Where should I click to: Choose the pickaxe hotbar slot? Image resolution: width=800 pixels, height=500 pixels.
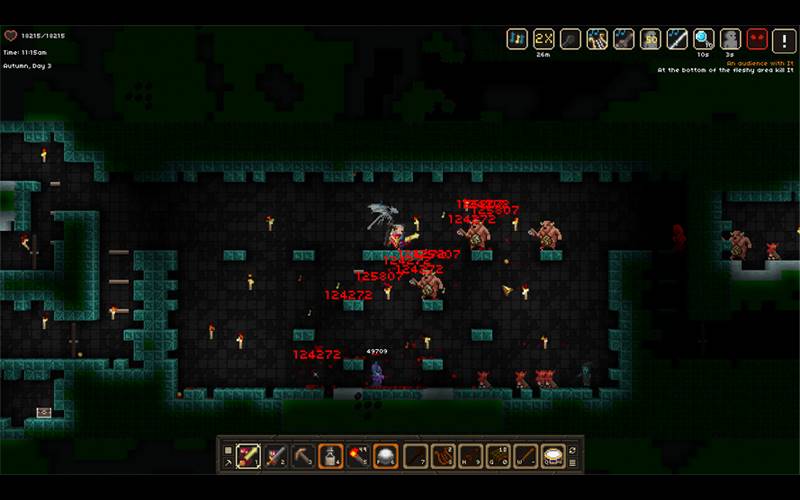click(x=303, y=455)
